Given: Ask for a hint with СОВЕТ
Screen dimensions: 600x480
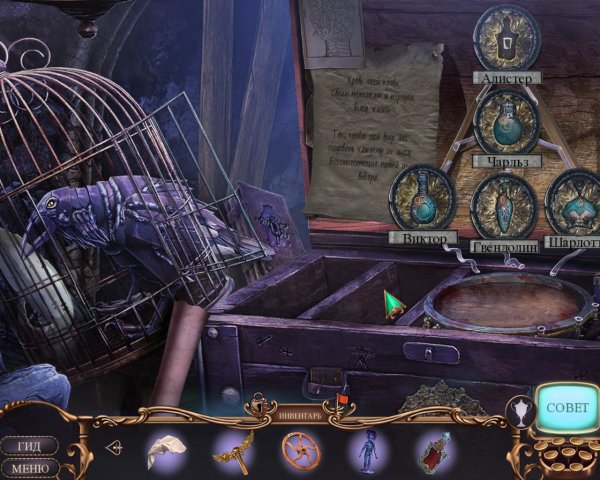Looking at the screenshot, I should point(568,410).
